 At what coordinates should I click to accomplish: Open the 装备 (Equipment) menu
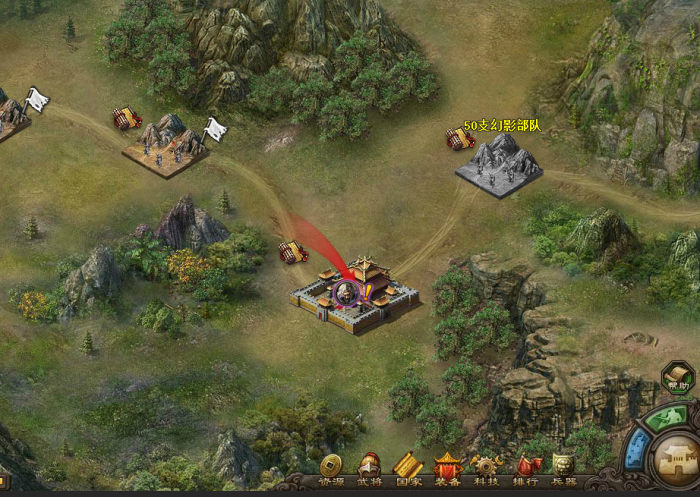447,467
